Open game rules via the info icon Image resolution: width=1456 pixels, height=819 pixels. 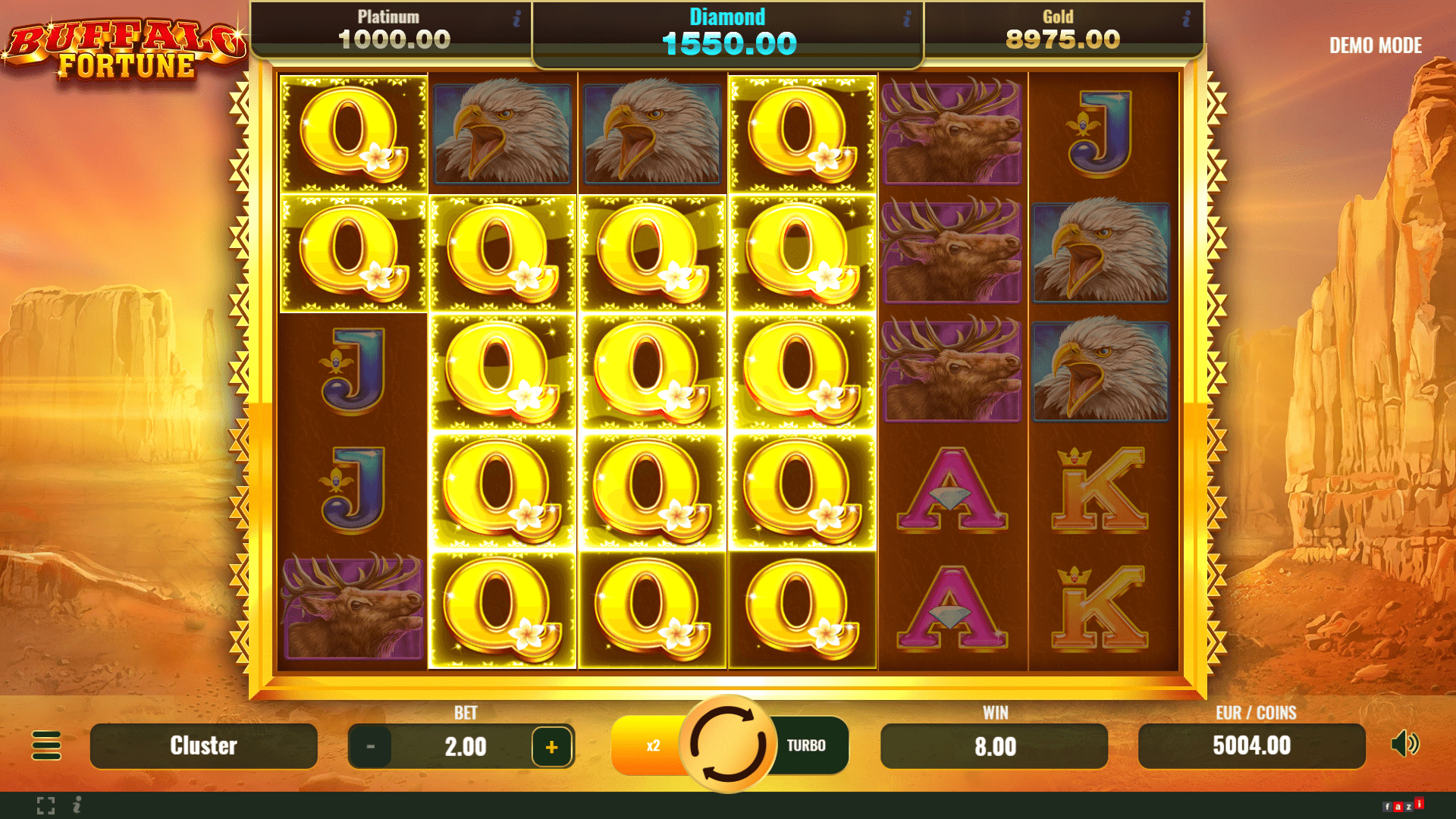(x=76, y=805)
